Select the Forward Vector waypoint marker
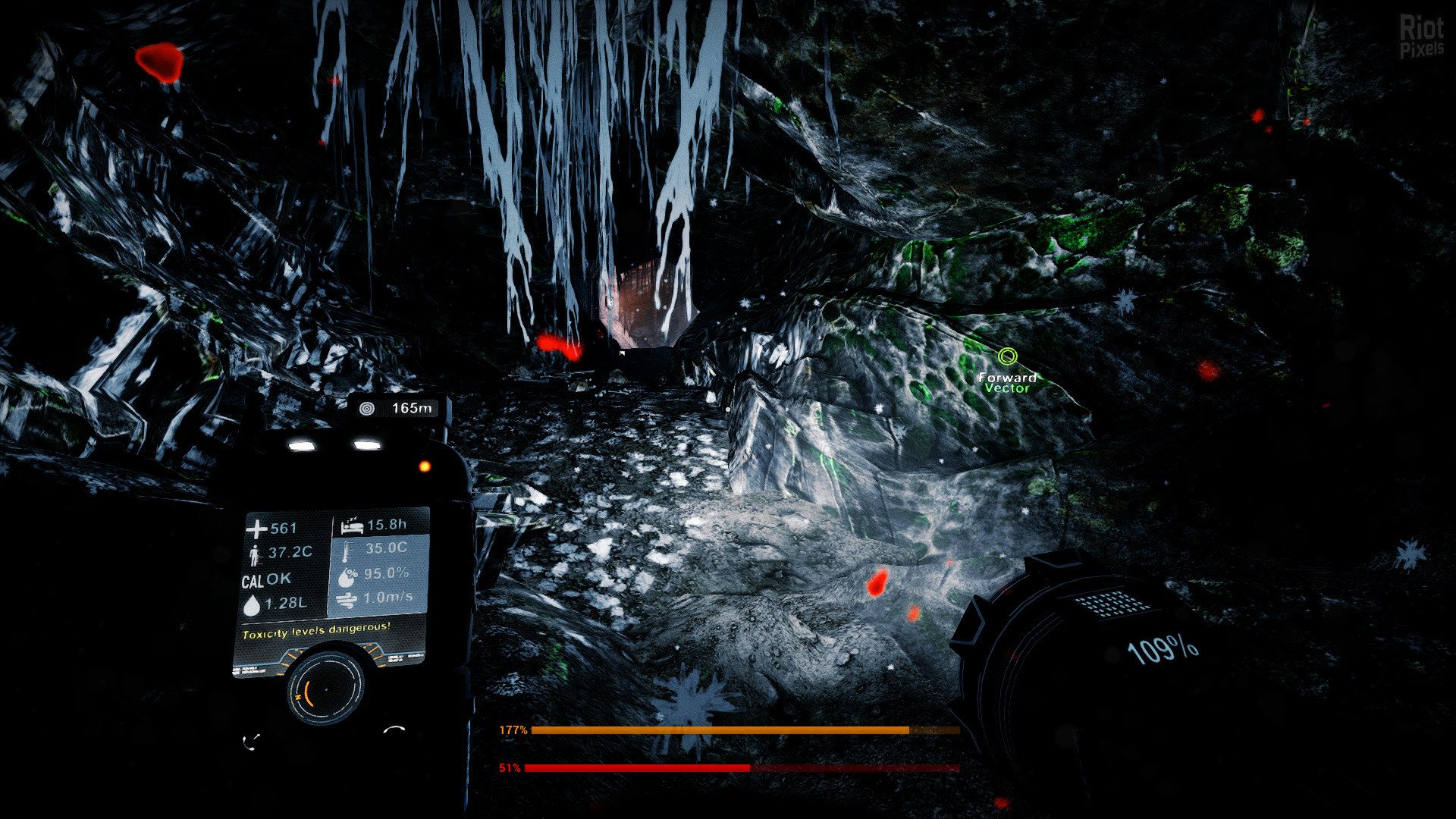This screenshot has width=1456, height=819. click(1007, 356)
